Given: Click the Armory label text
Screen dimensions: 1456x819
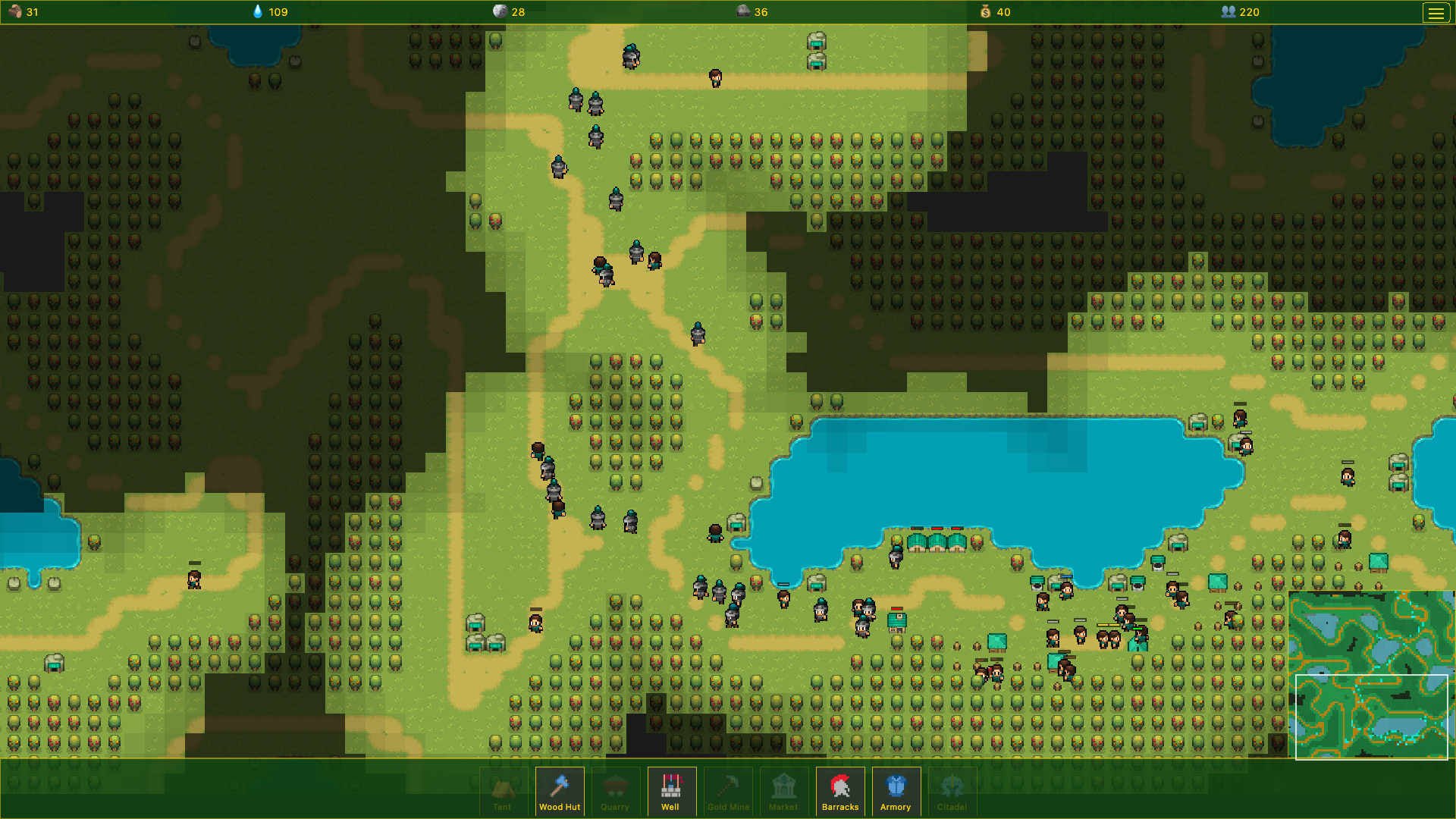Looking at the screenshot, I should [x=896, y=807].
